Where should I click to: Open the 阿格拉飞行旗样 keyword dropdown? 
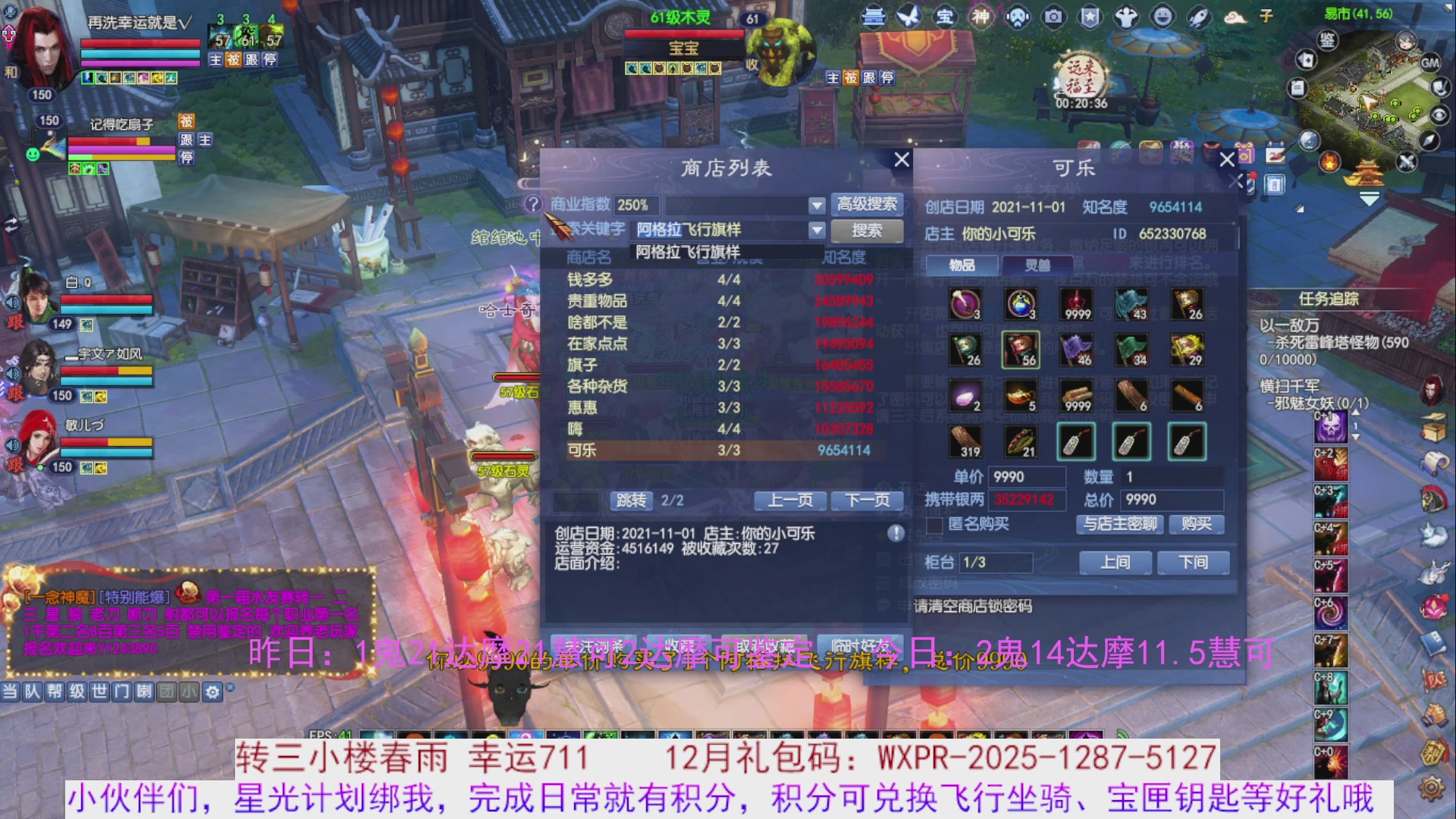817,230
